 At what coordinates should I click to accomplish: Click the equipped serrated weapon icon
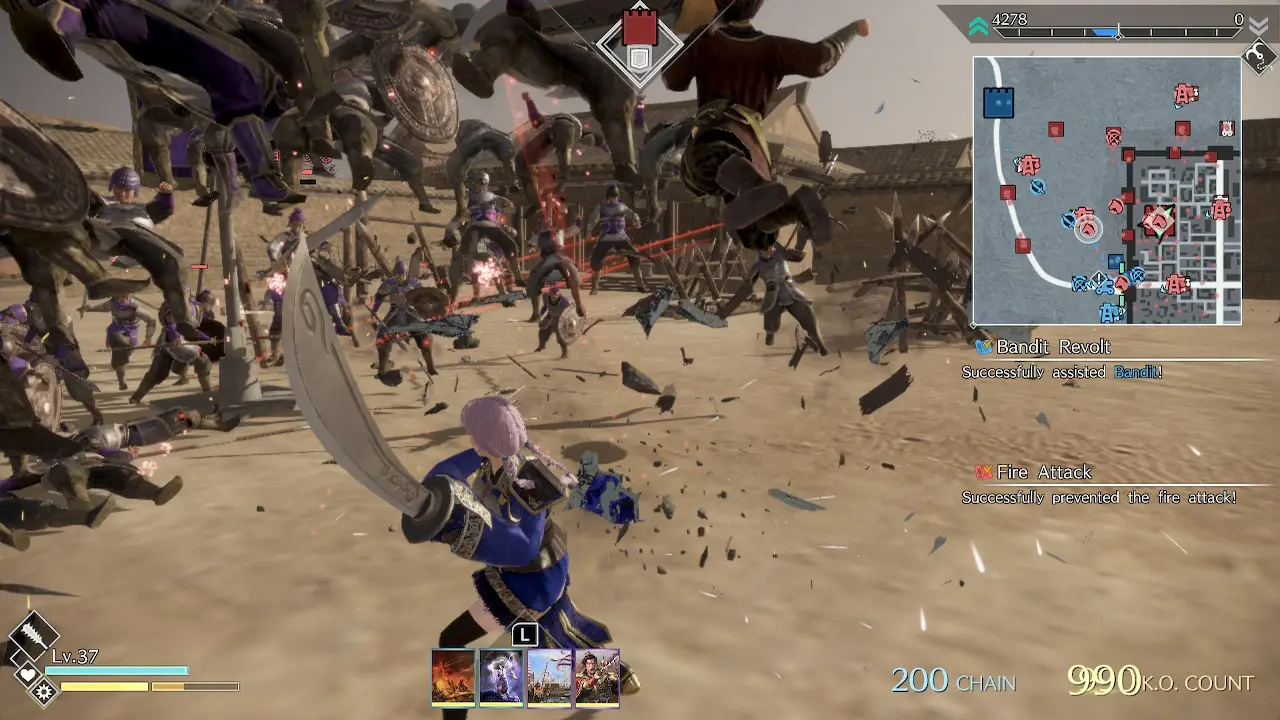tap(32, 634)
